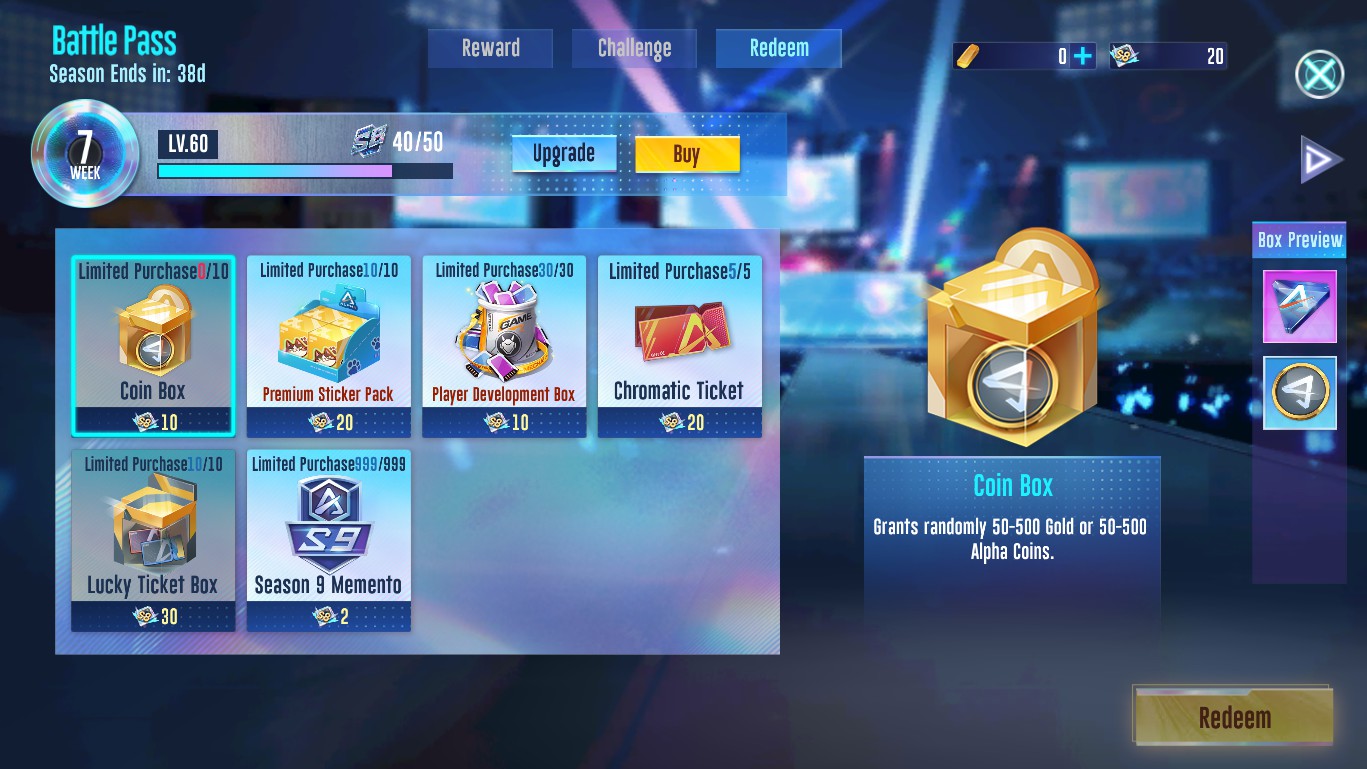The height and width of the screenshot is (769, 1367).
Task: Add gold with the plus button
Action: tap(1082, 56)
